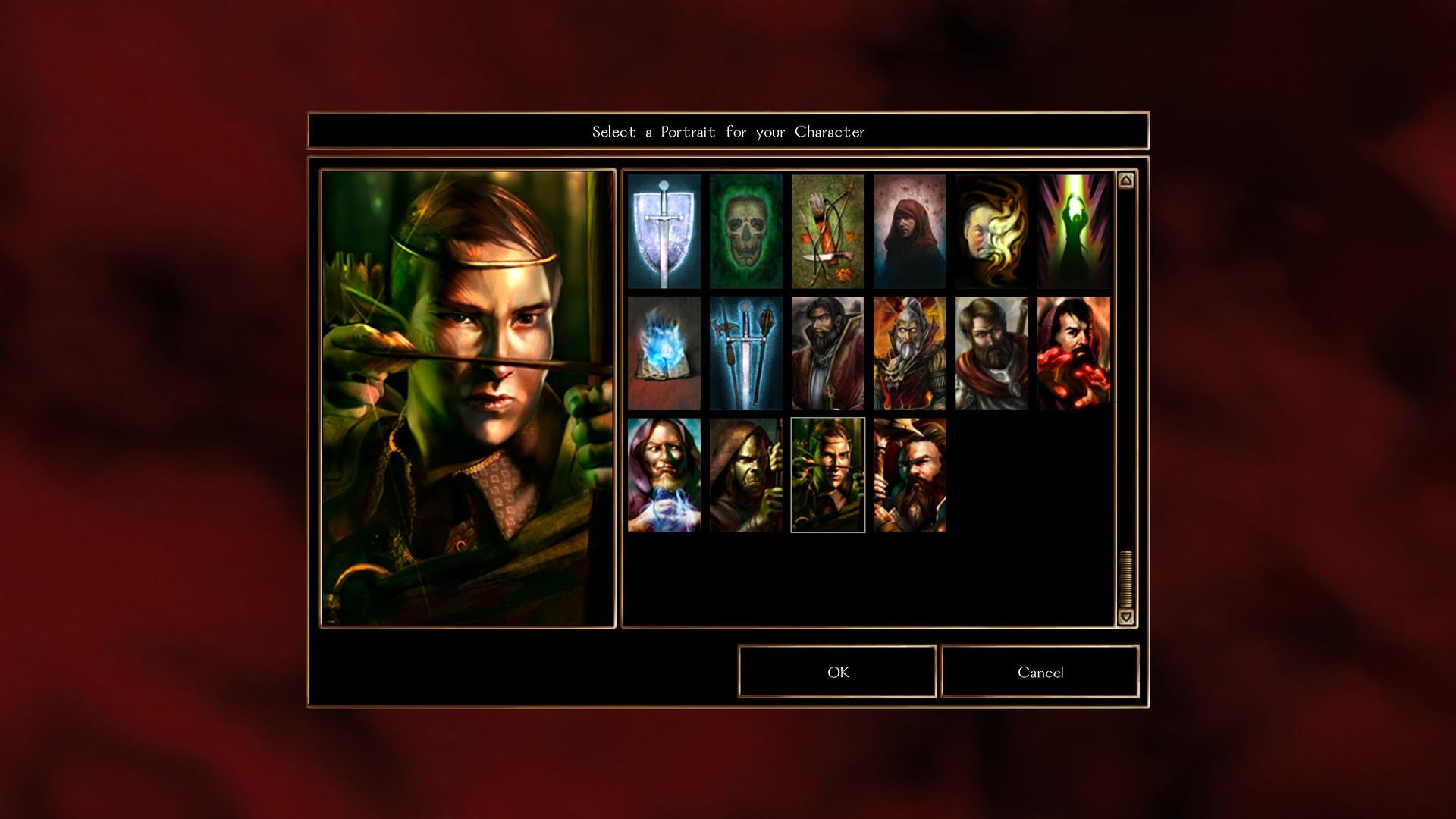Select the sword and shield portrait

(664, 231)
